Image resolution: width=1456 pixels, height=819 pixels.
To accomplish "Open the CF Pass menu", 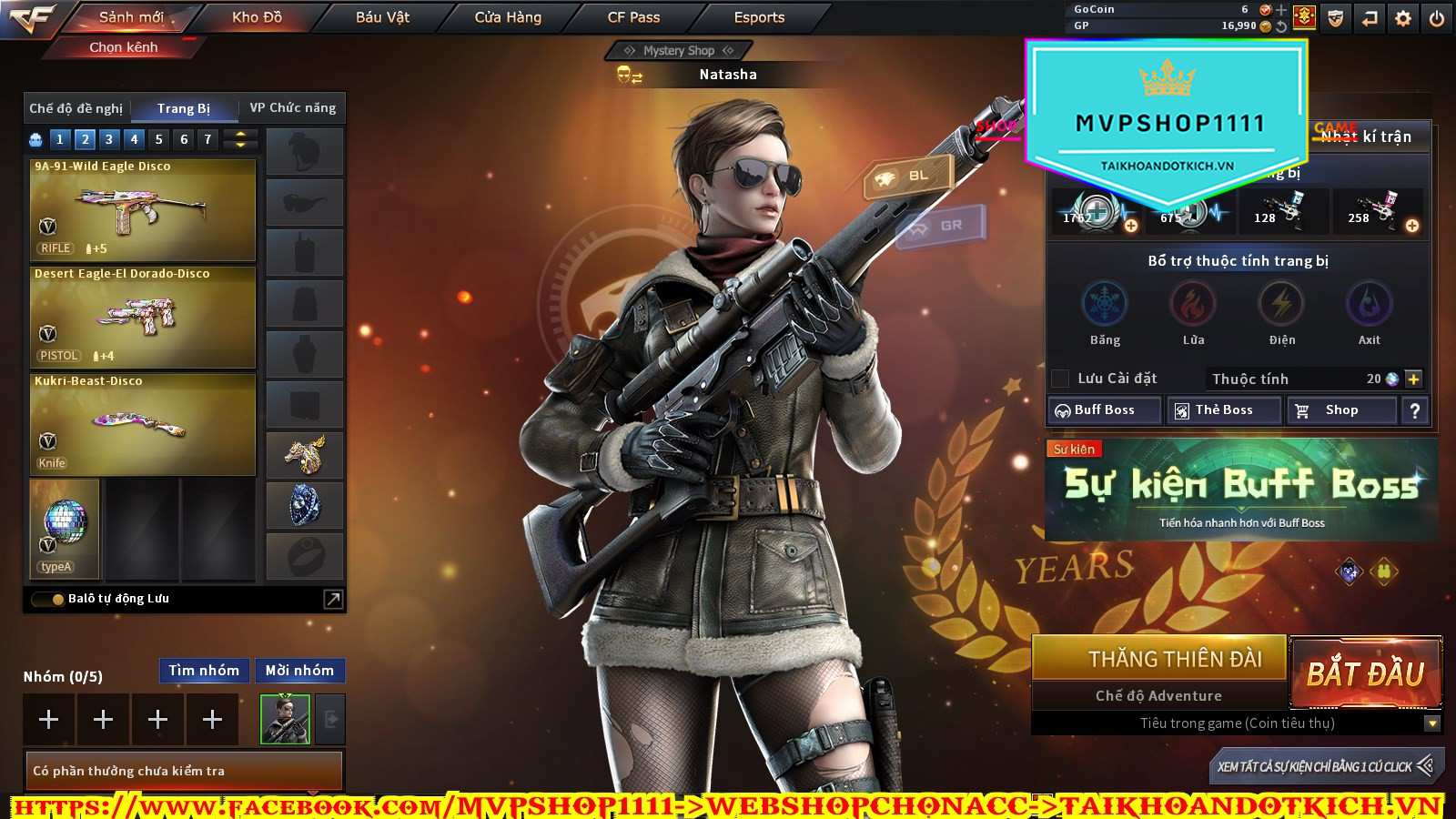I will point(633,17).
